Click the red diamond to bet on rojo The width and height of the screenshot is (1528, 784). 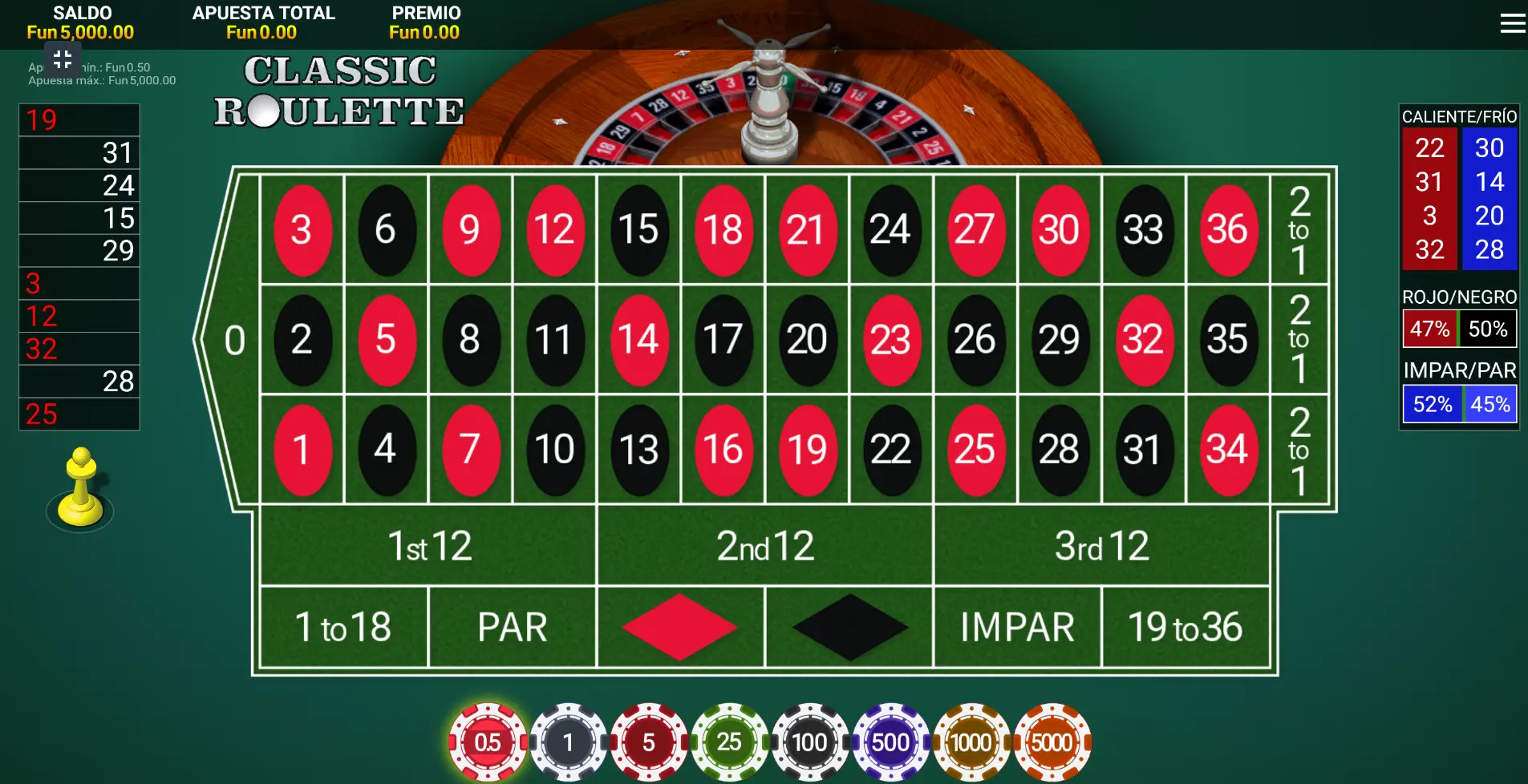tap(680, 626)
